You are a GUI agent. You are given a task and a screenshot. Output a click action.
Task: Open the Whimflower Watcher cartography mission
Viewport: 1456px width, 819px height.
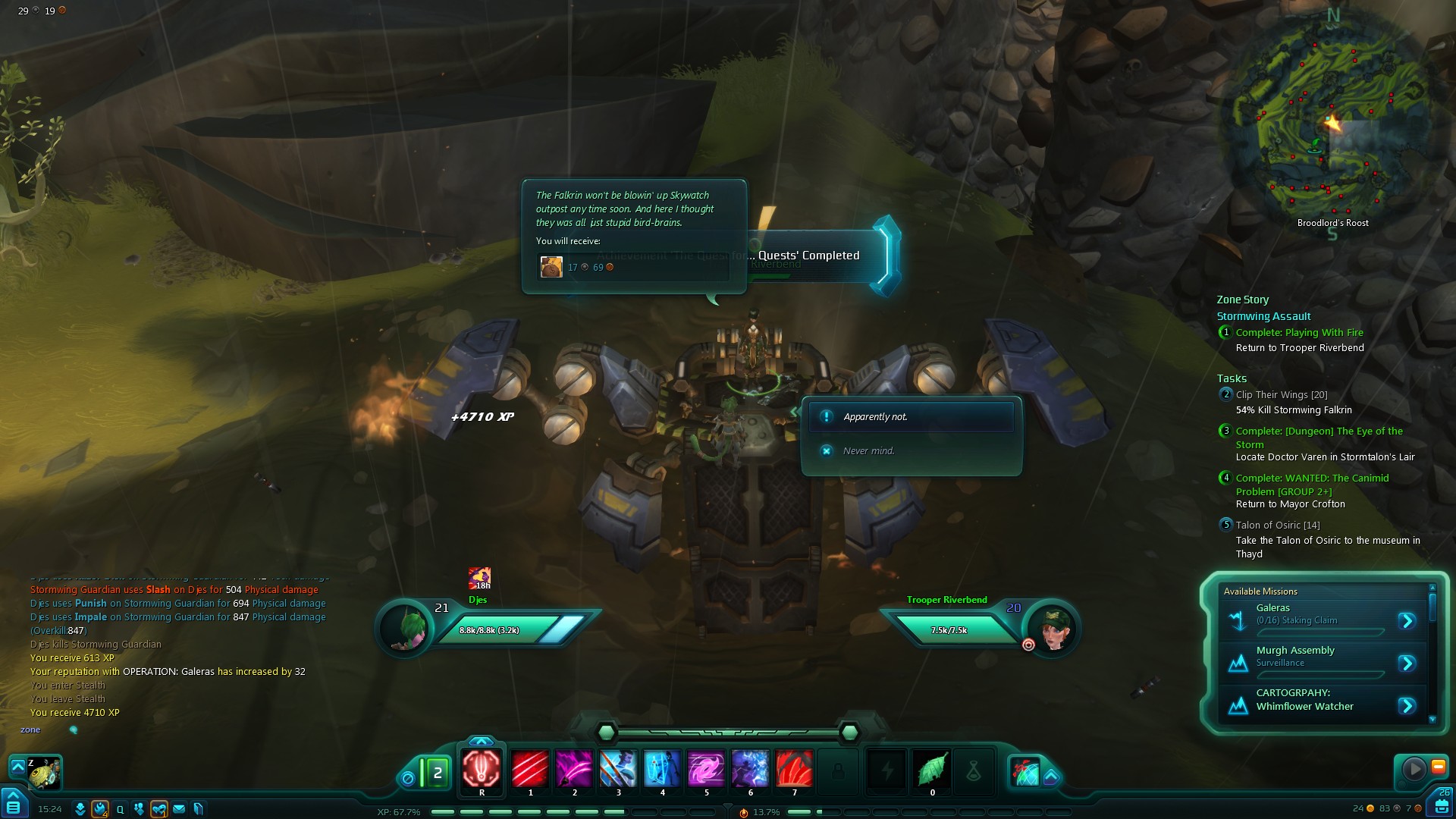coord(1407,706)
